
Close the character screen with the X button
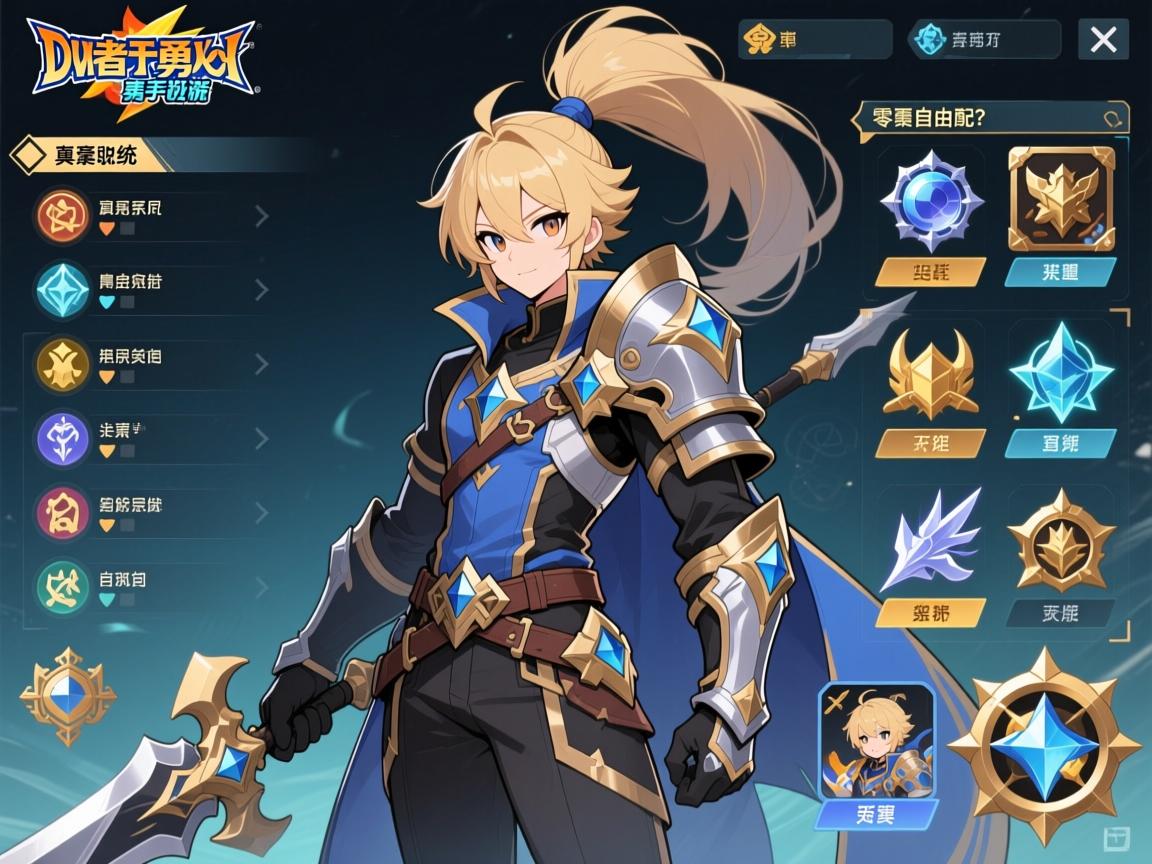pyautogui.click(x=1103, y=40)
